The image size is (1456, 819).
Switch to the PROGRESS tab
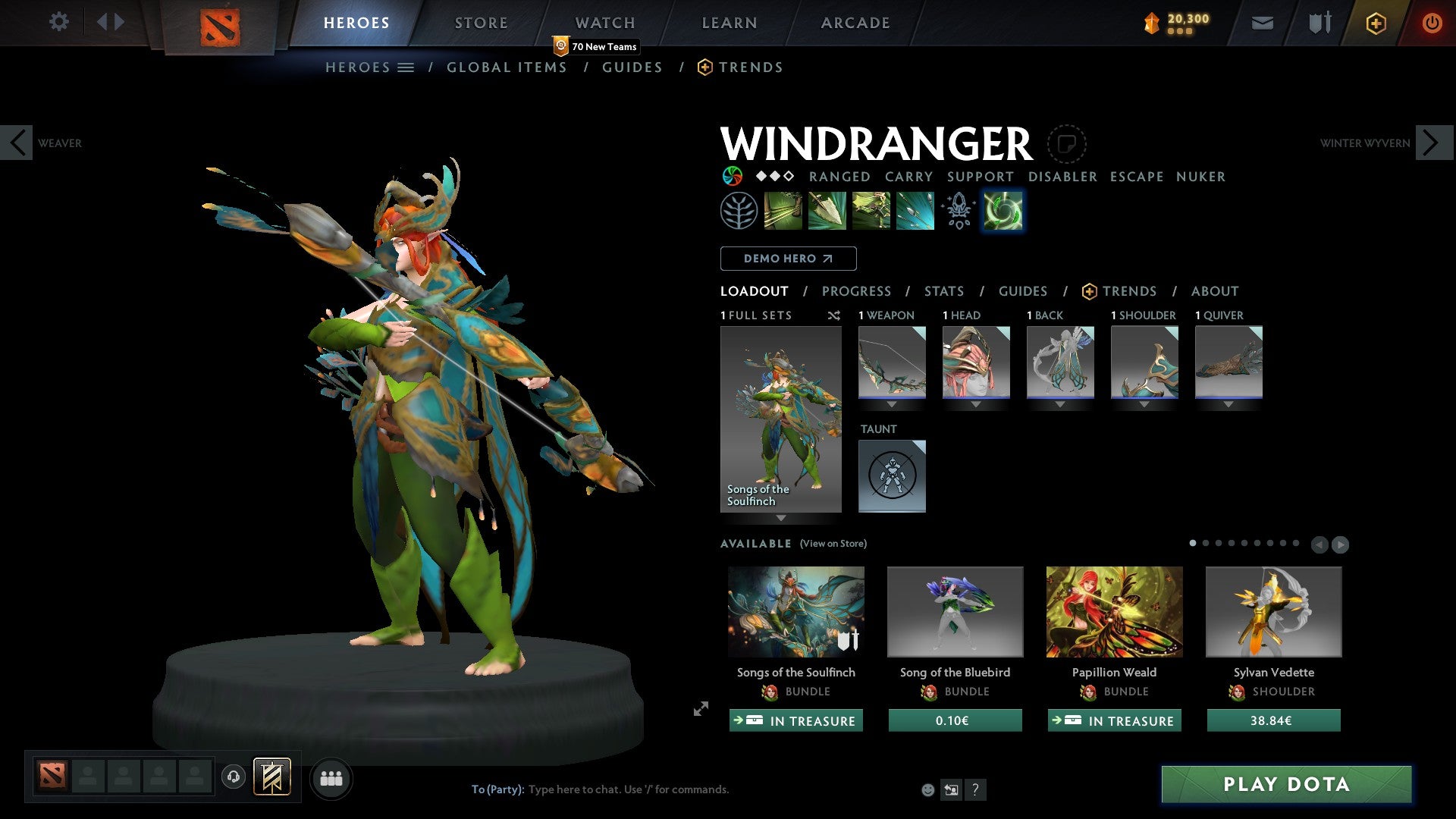pyautogui.click(x=857, y=291)
